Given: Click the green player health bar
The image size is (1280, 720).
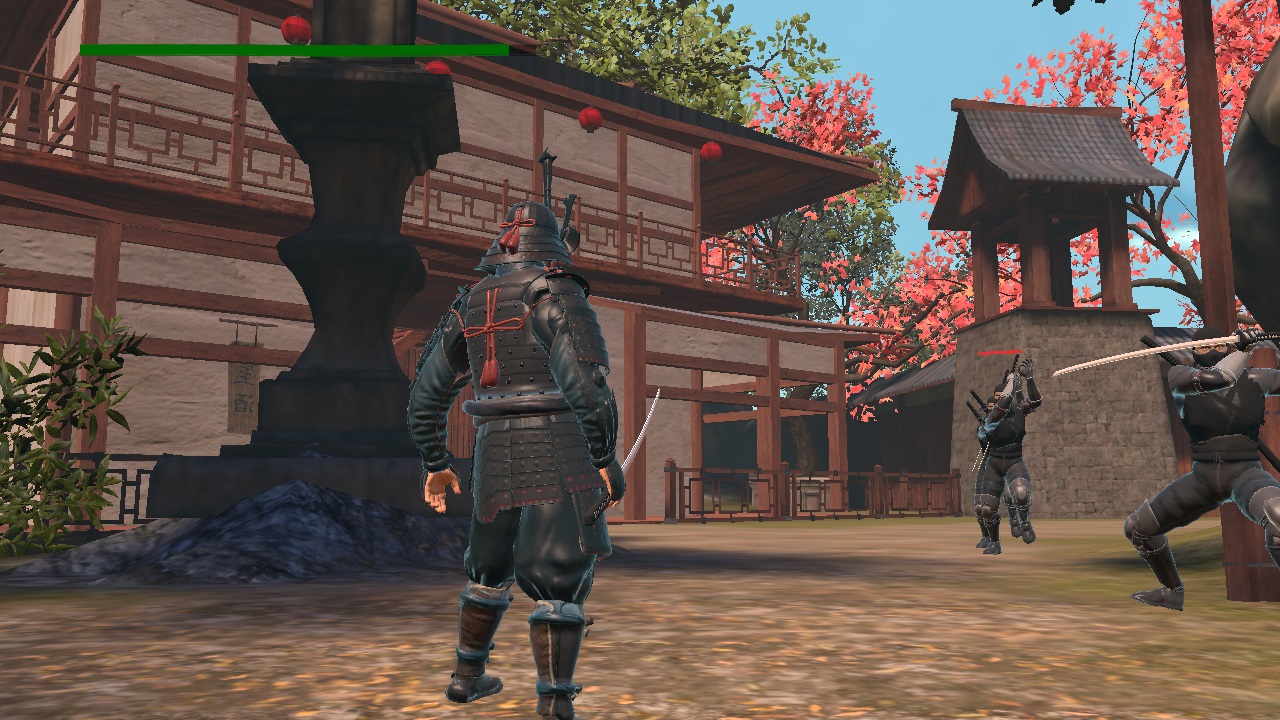Looking at the screenshot, I should [293, 47].
